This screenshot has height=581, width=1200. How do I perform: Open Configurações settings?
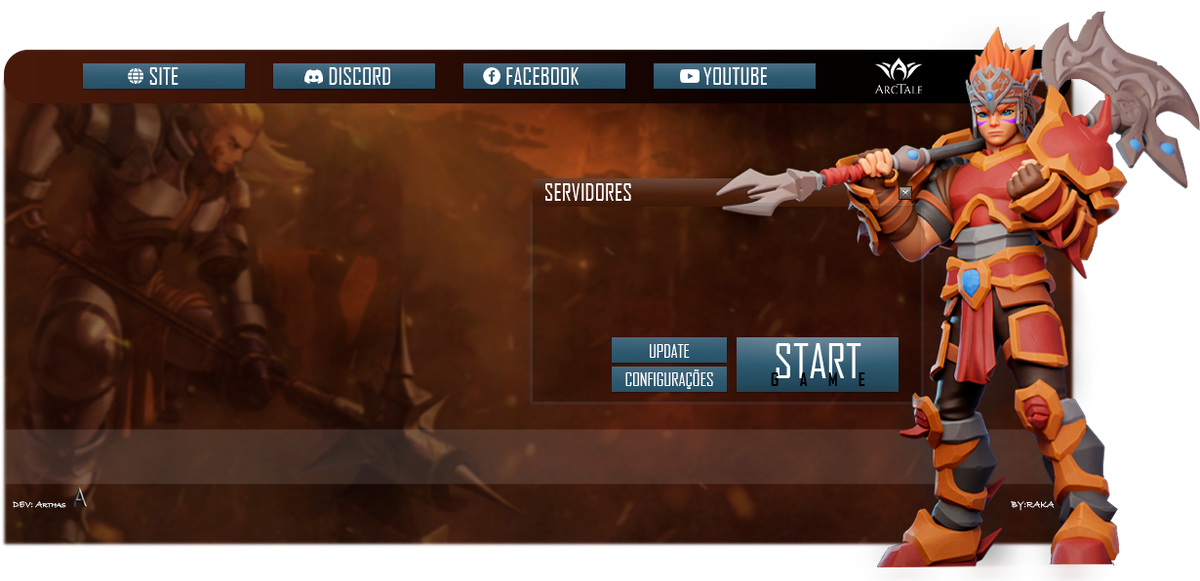pyautogui.click(x=669, y=380)
